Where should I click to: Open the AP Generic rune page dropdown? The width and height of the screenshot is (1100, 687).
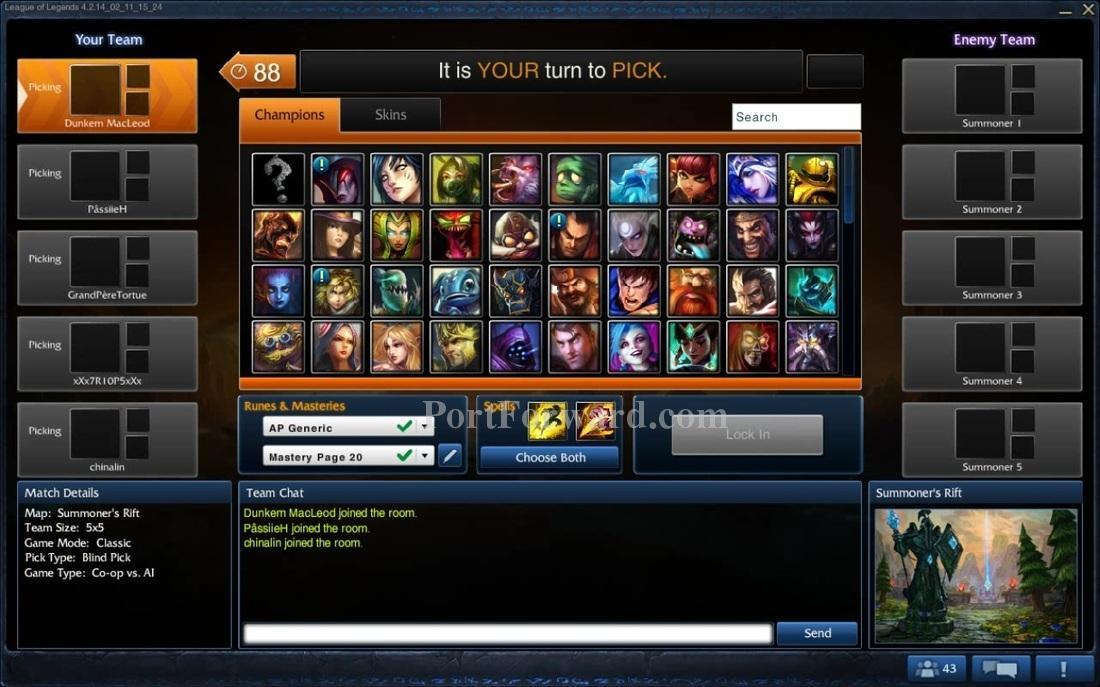click(x=425, y=427)
